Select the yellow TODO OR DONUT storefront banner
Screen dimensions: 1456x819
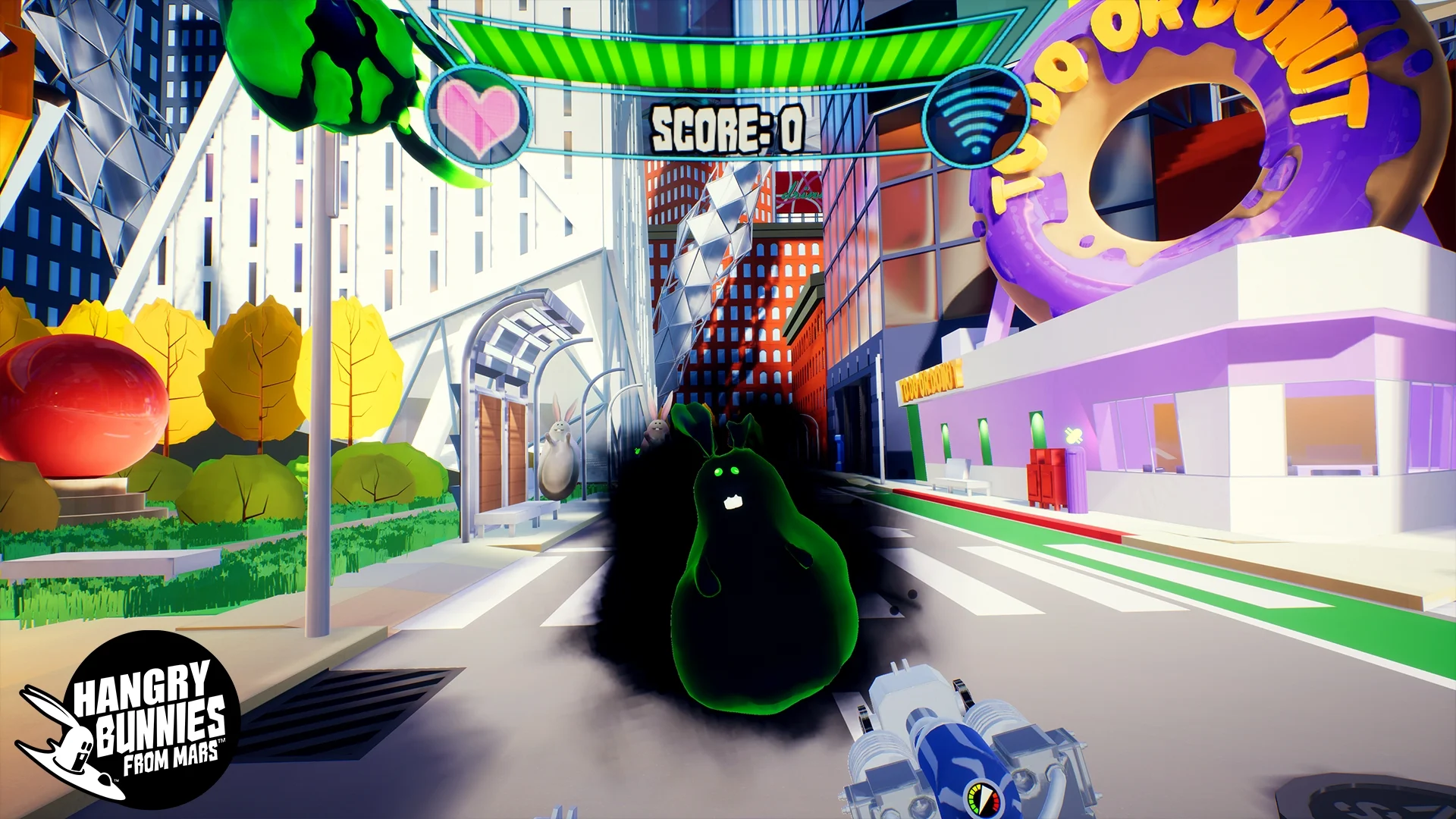click(x=931, y=381)
